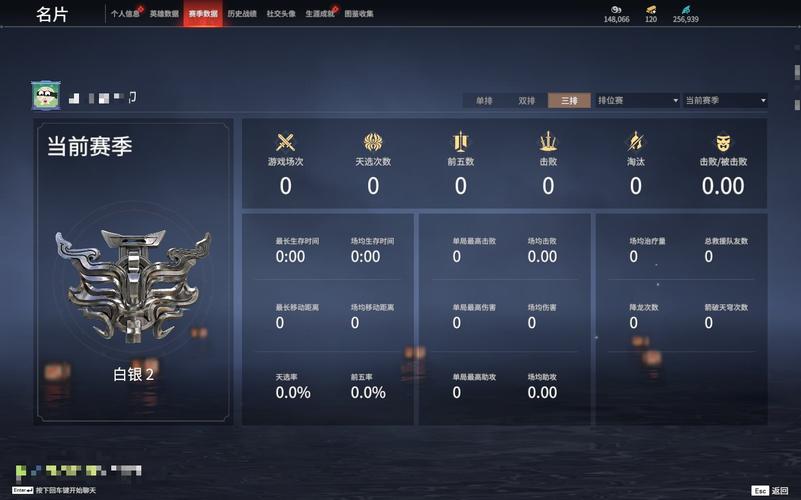801x500 pixels.
Task: Choose the 单排 solo mode filter
Action: click(x=484, y=100)
